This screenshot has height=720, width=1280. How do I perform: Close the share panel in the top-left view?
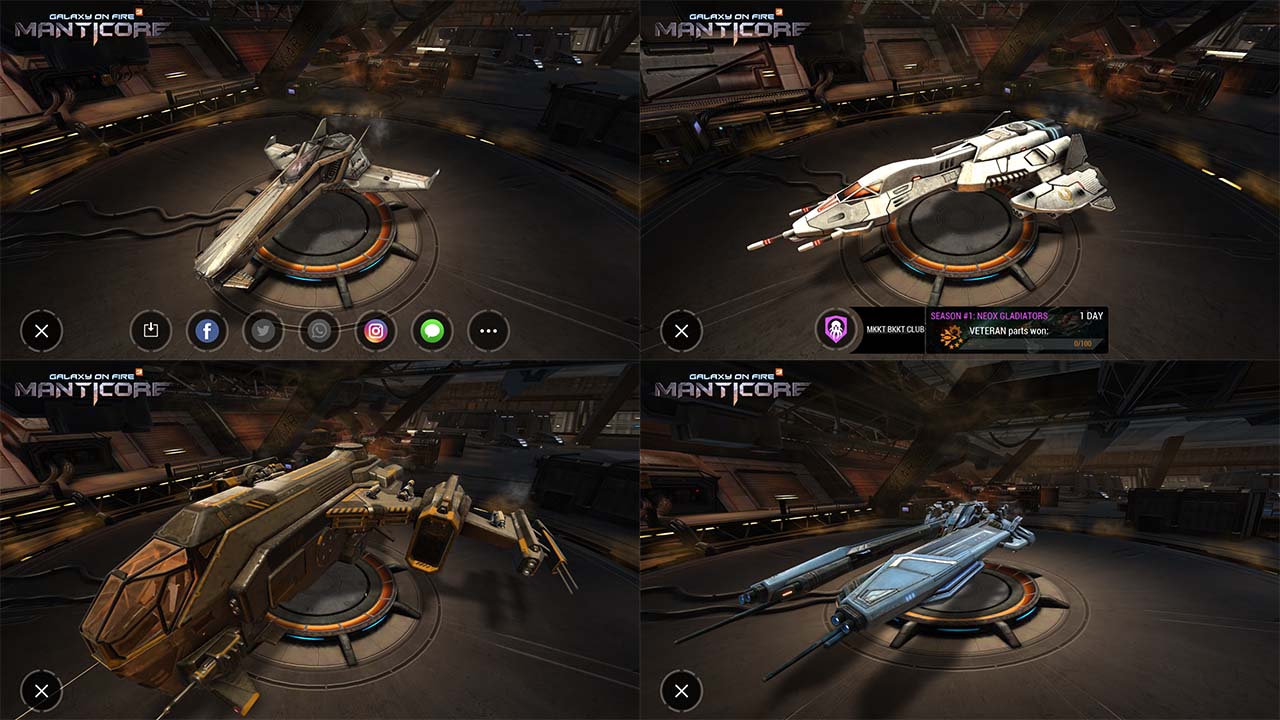tap(41, 331)
